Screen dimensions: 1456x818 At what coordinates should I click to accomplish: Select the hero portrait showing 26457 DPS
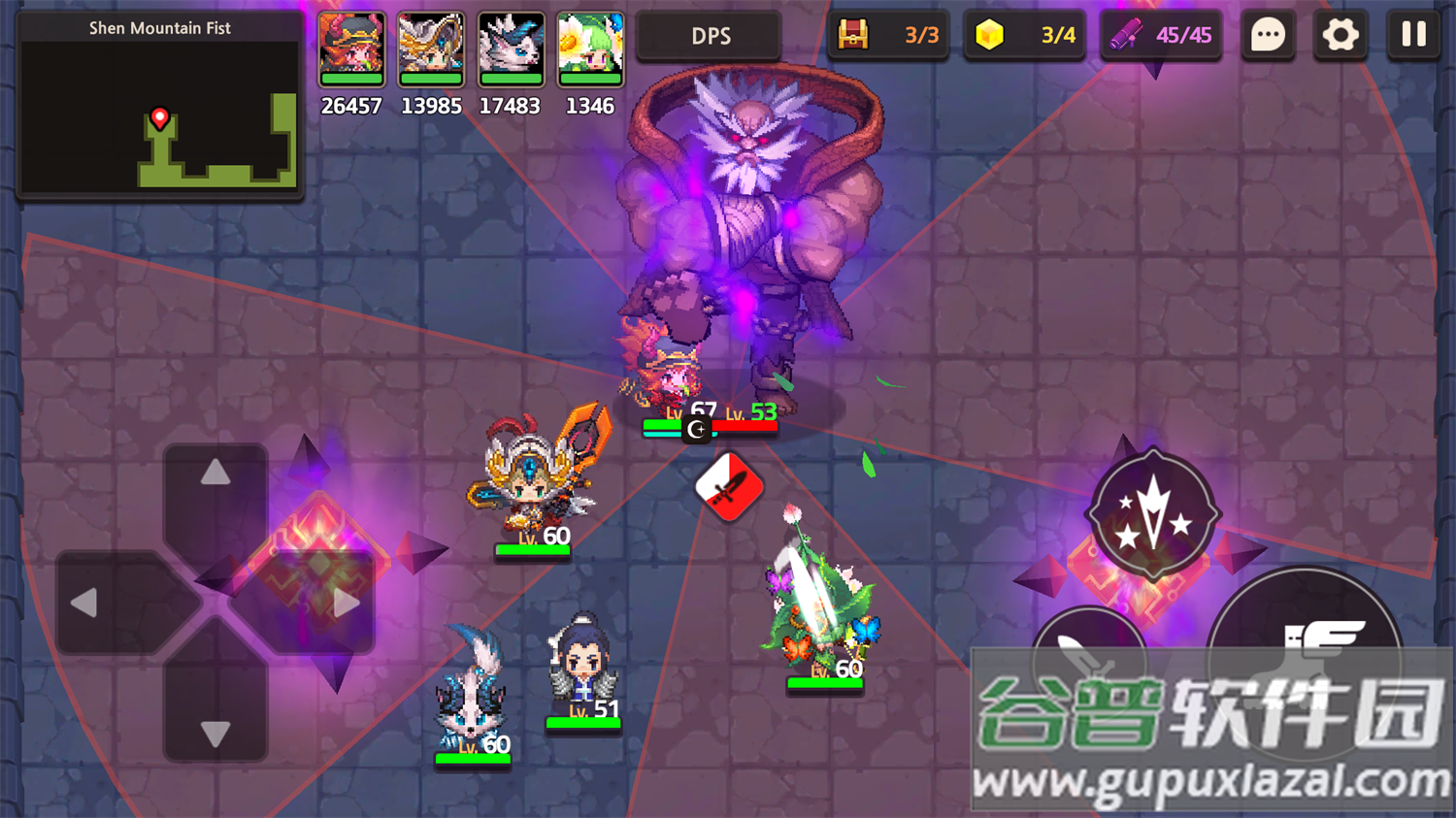[350, 49]
